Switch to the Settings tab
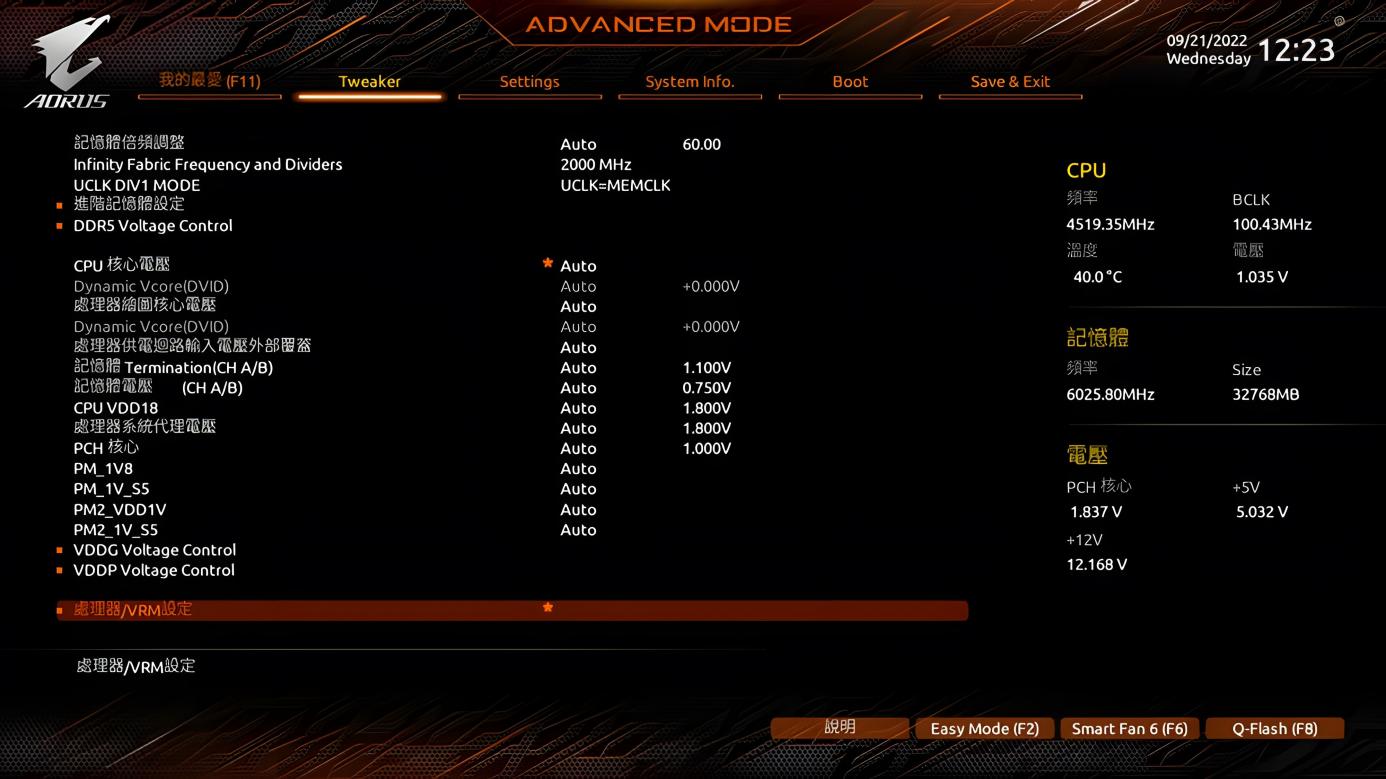Viewport: 1386px width, 779px height. (x=530, y=82)
